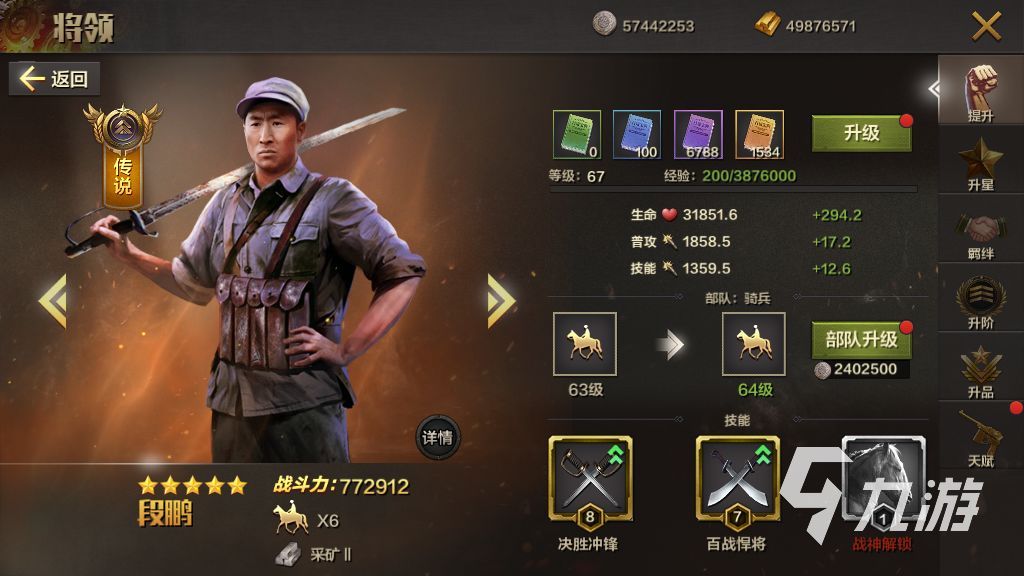Show the previous general with left arrow
Screen dimensions: 1024x576
(52, 300)
